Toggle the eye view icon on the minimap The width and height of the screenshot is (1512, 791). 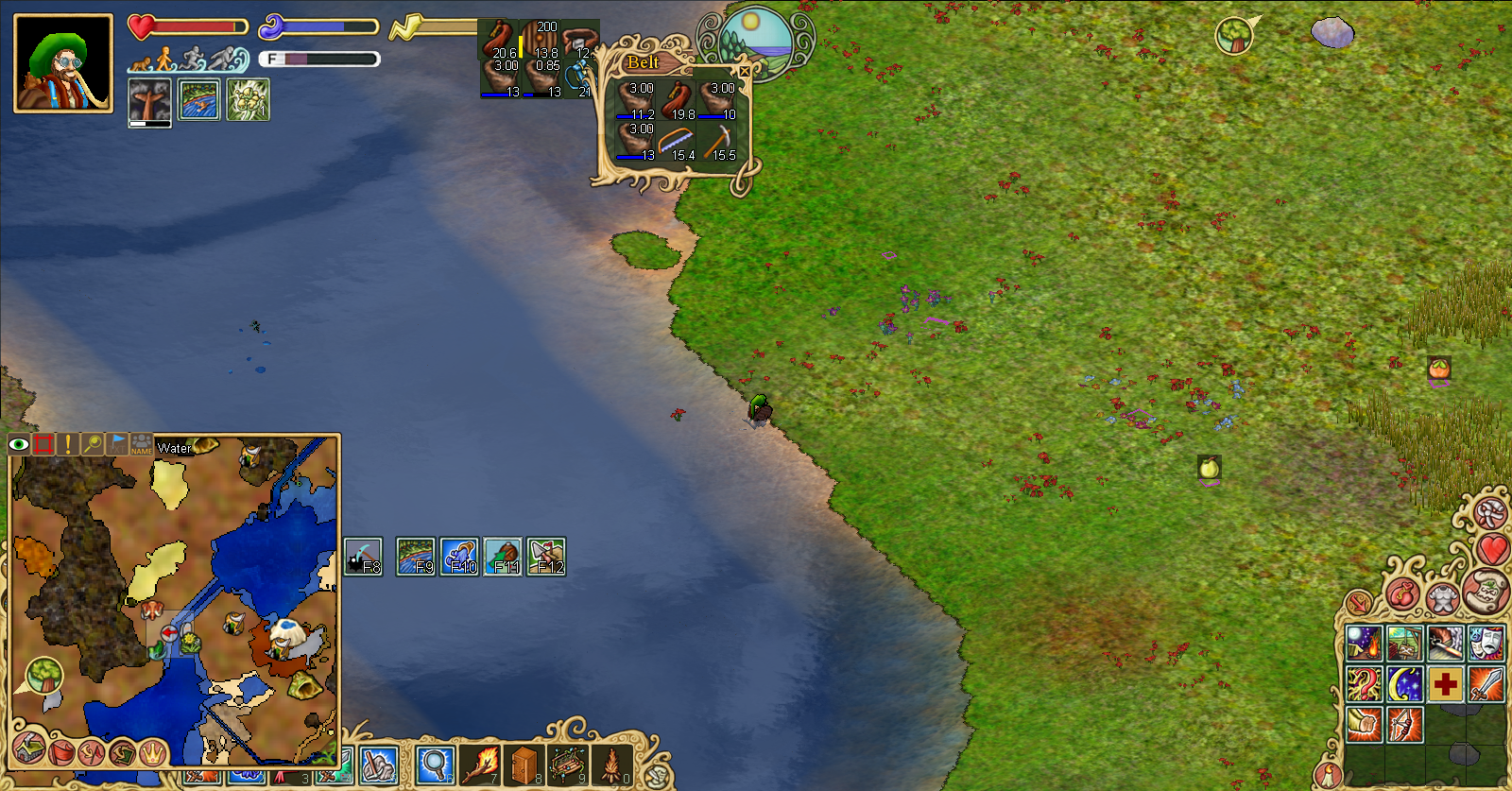[19, 443]
